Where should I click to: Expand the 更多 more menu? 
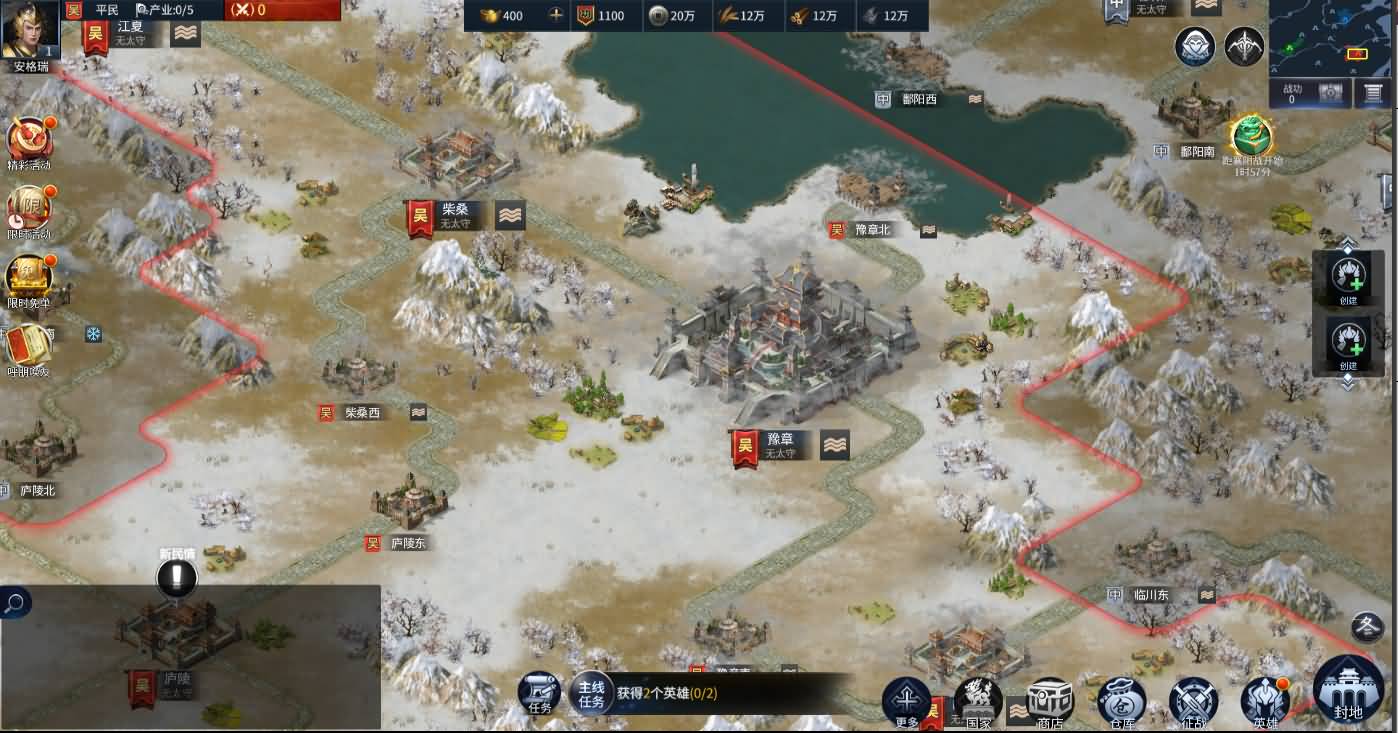click(907, 700)
